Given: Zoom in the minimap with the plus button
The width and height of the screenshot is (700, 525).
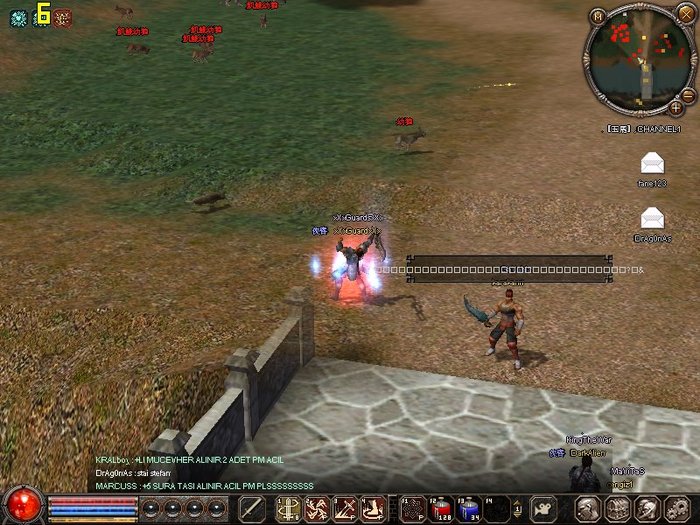Looking at the screenshot, I should (x=675, y=106).
